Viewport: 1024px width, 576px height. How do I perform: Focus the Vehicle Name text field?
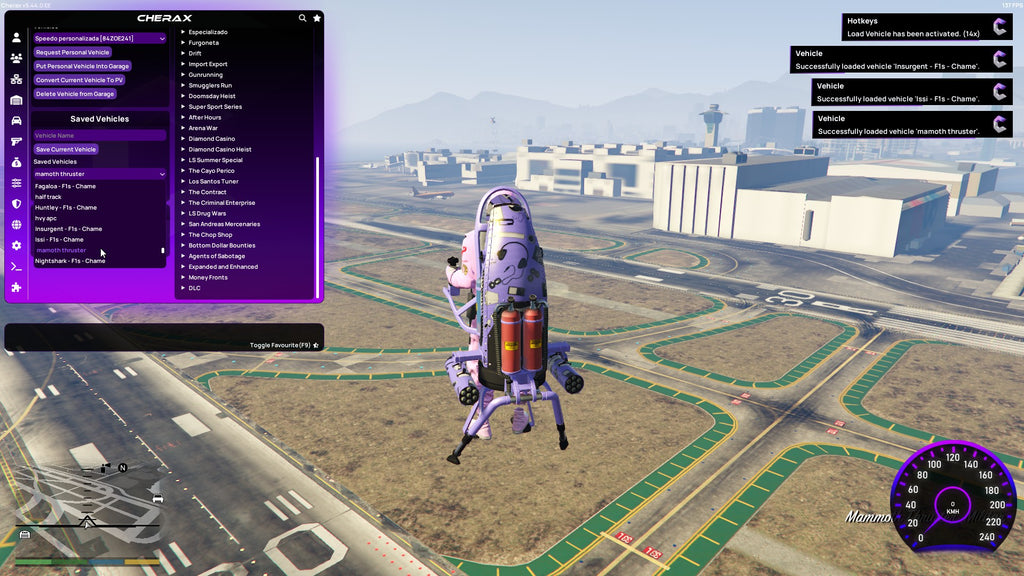99,135
